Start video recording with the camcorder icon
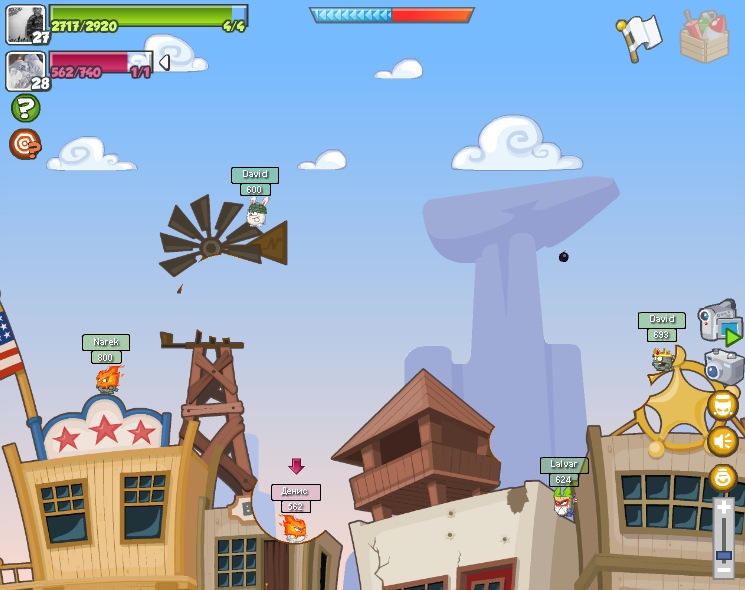 719,323
